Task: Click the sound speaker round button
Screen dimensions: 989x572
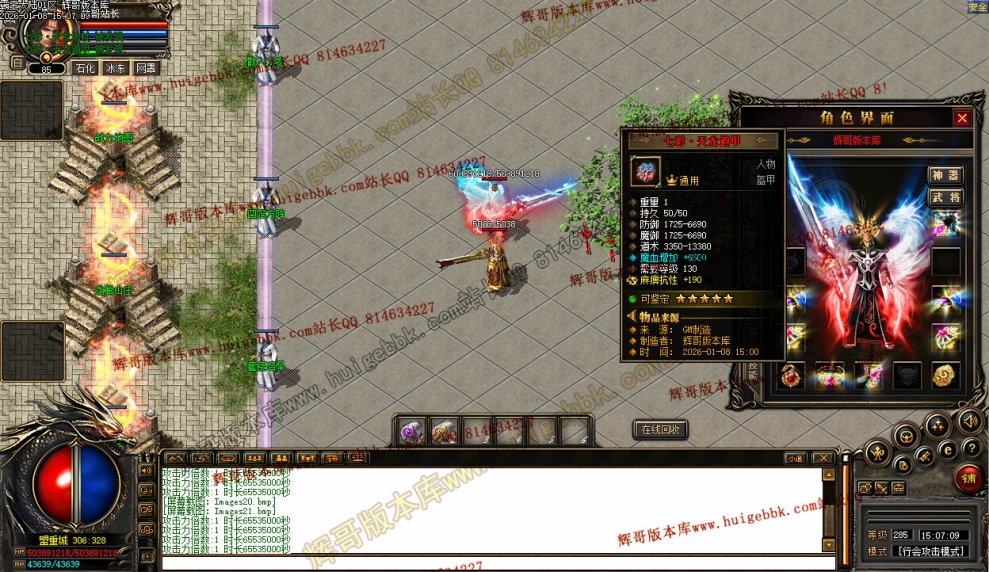Action: click(x=968, y=420)
